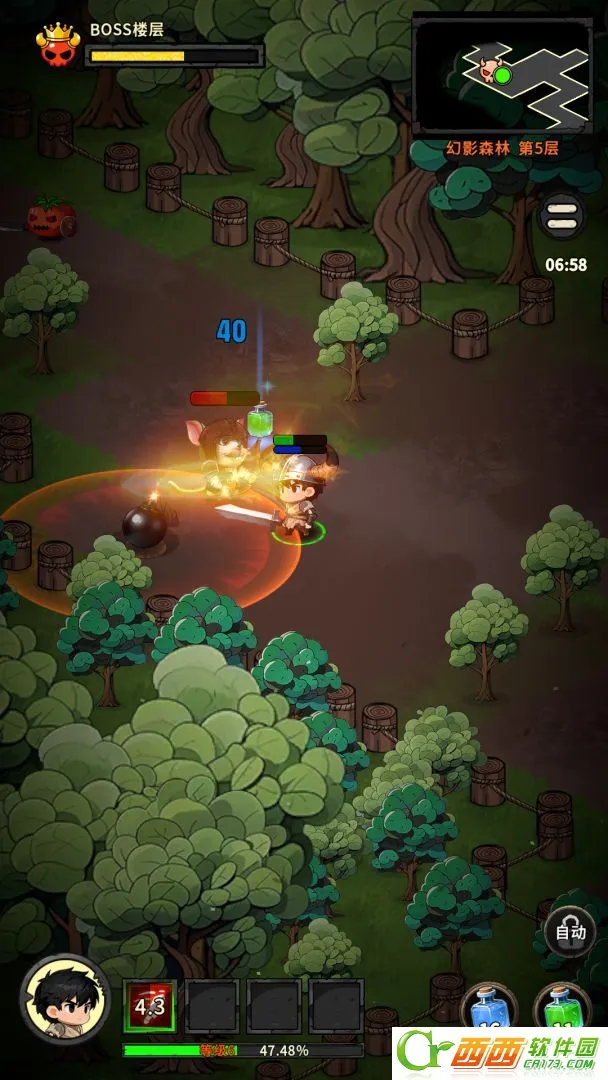608x1080 pixels.
Task: Use the green health potion
Action: (x=562, y=1008)
